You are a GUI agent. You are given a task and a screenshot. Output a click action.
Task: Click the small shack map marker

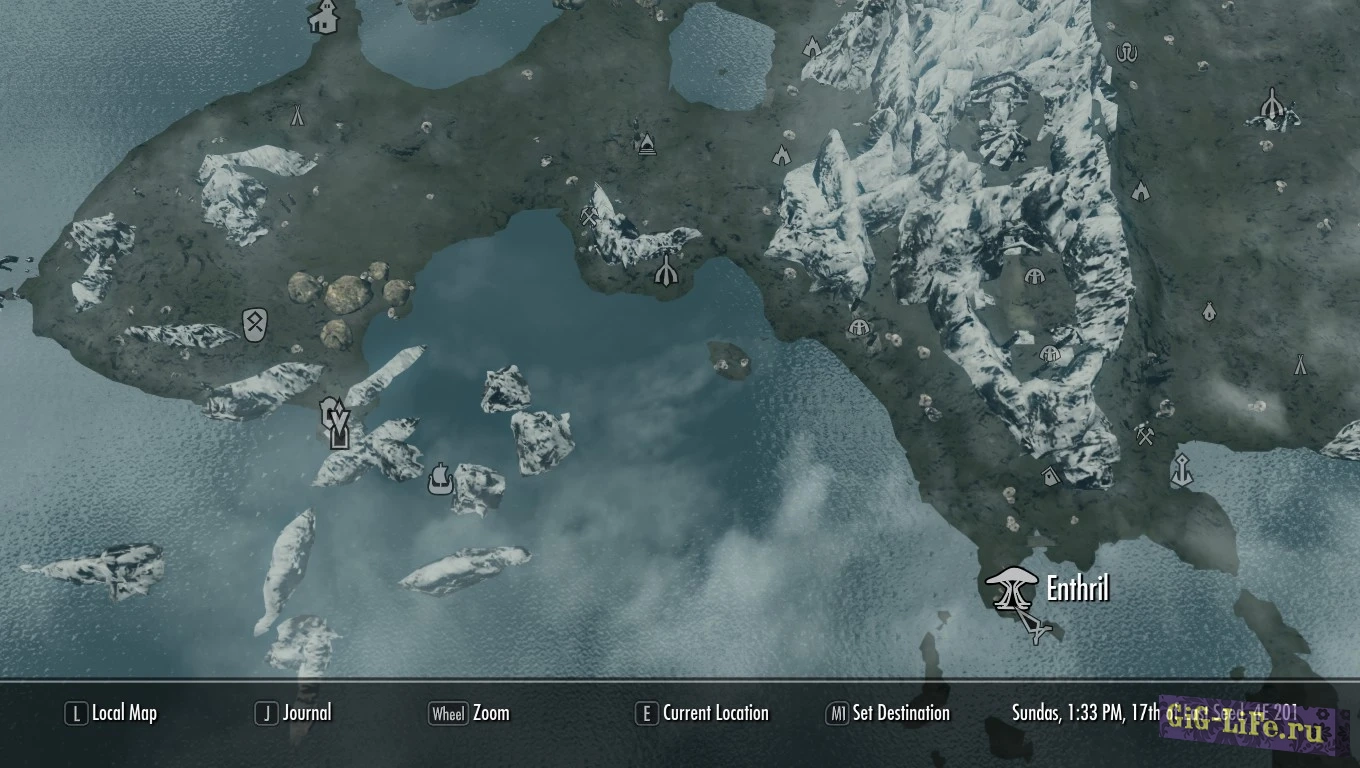(1049, 476)
